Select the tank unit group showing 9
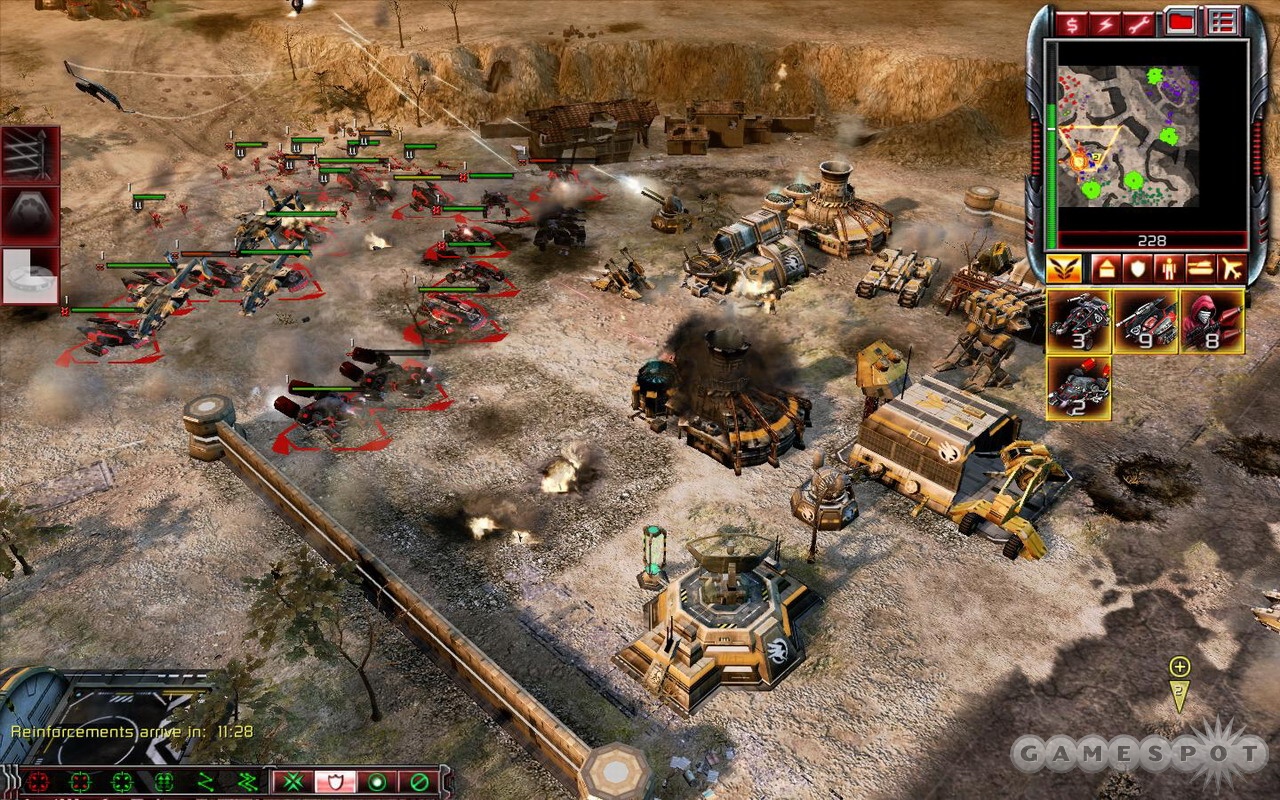The image size is (1280, 800). click(x=1145, y=321)
